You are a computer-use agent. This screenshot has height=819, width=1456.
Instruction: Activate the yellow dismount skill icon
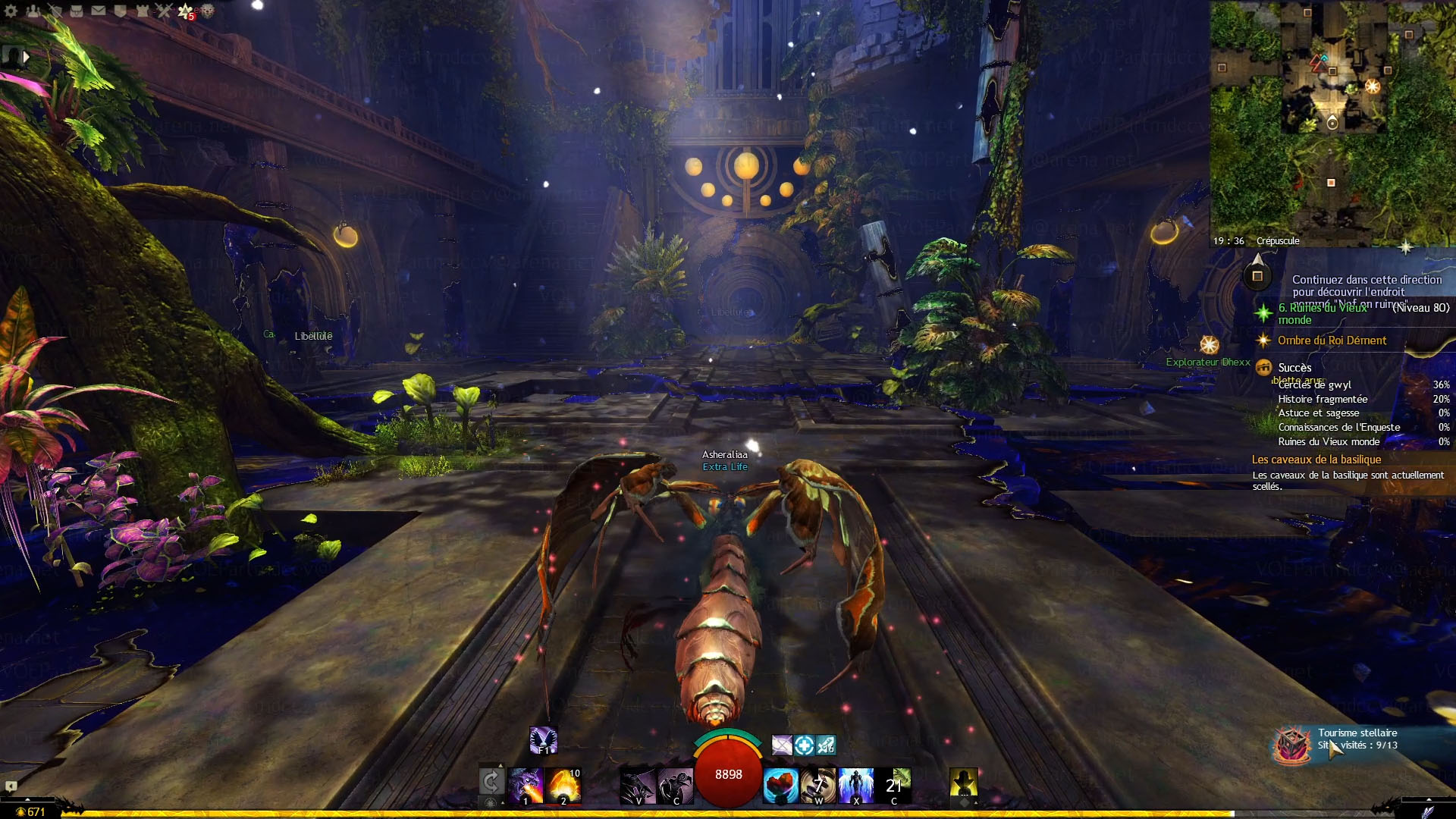[963, 783]
